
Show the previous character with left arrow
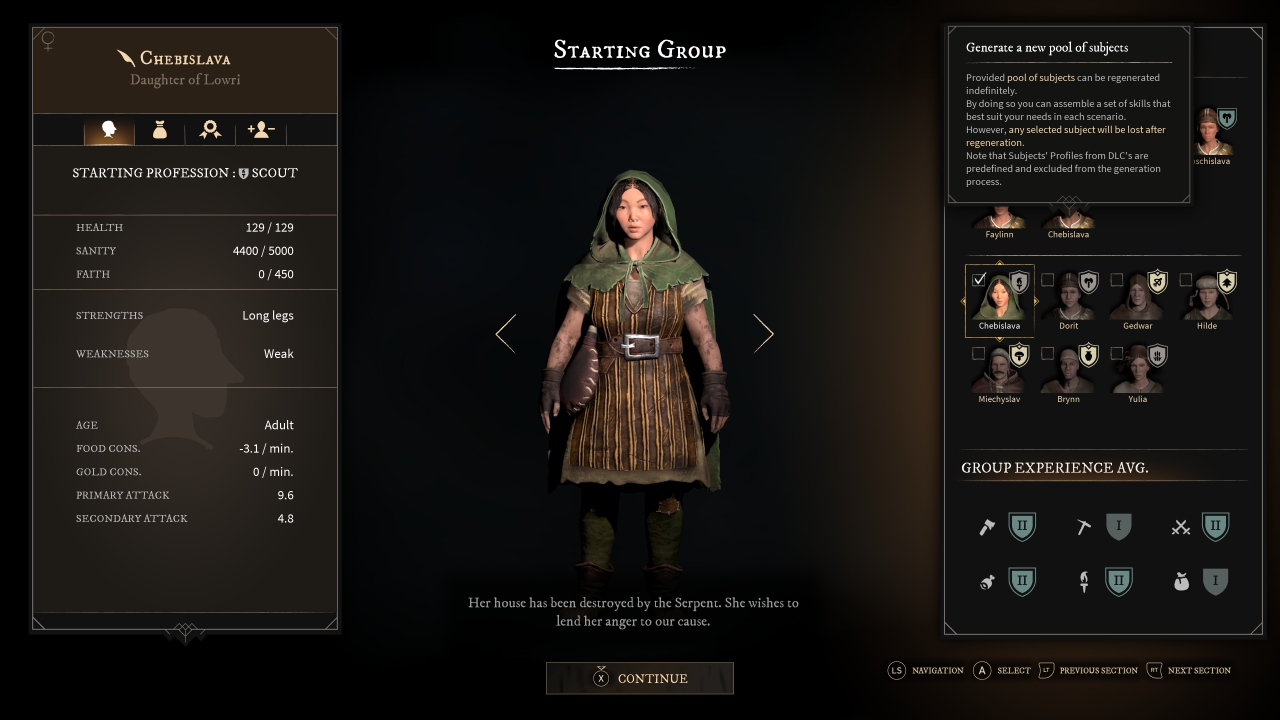(506, 334)
